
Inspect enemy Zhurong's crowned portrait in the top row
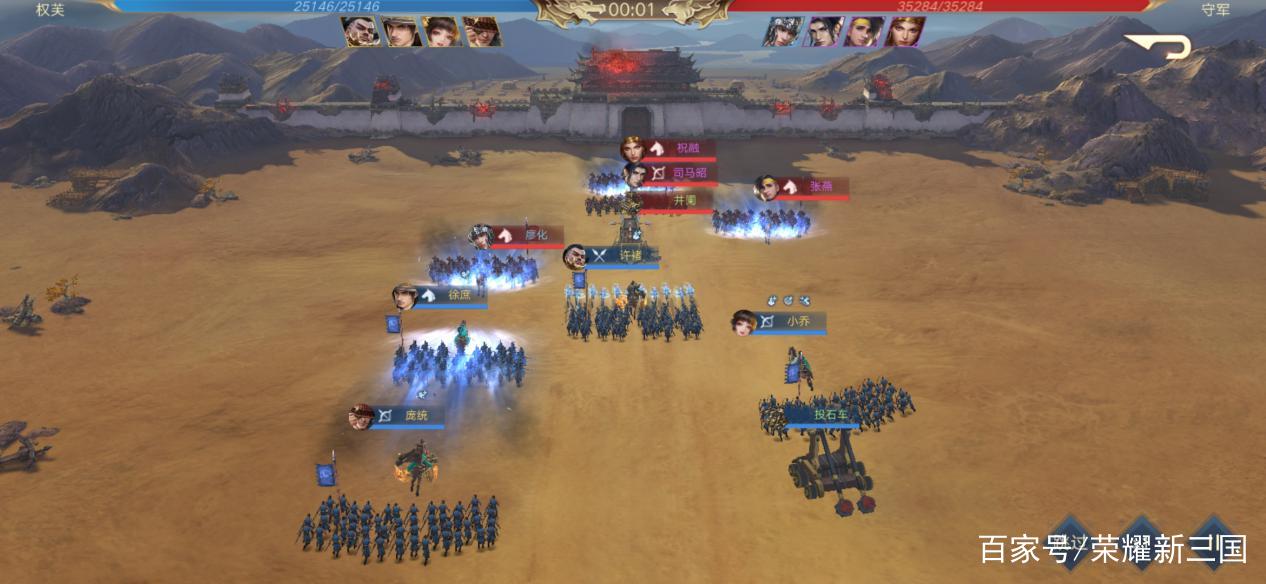(x=905, y=32)
